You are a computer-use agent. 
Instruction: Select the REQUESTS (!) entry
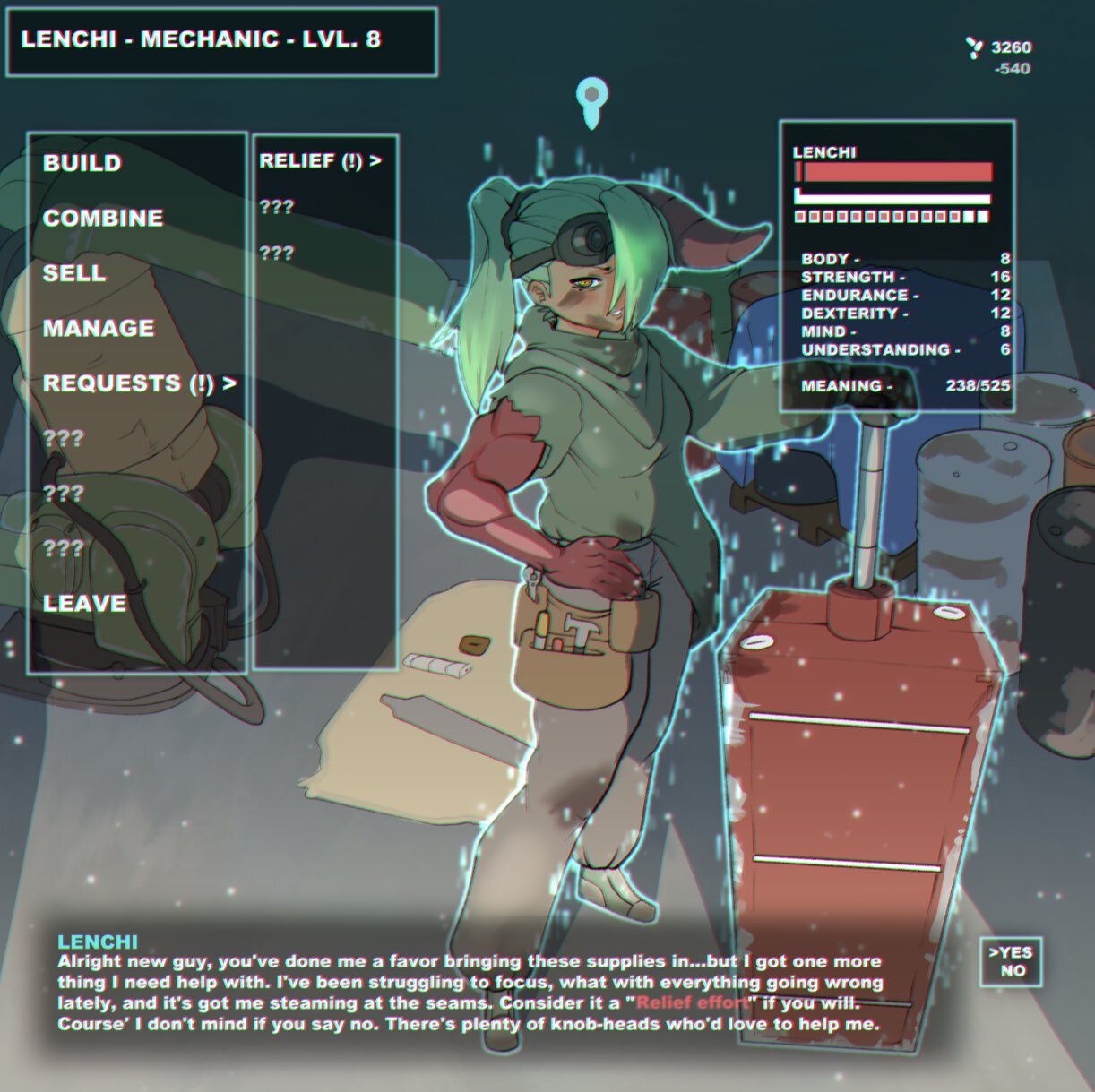(139, 383)
